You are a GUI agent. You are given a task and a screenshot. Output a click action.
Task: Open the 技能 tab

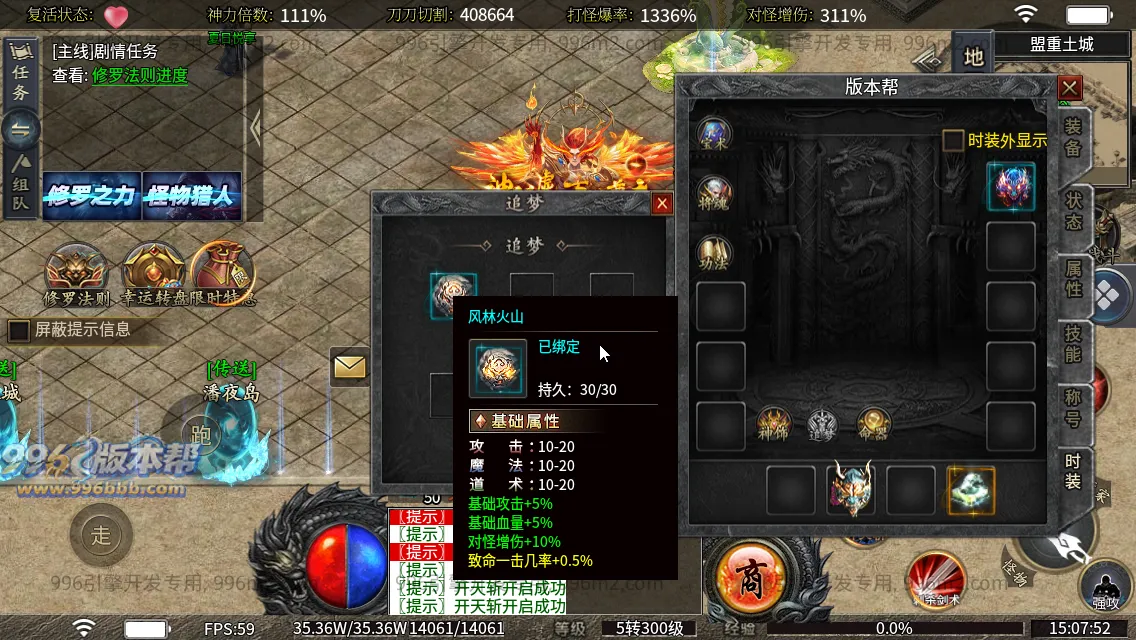[1073, 344]
